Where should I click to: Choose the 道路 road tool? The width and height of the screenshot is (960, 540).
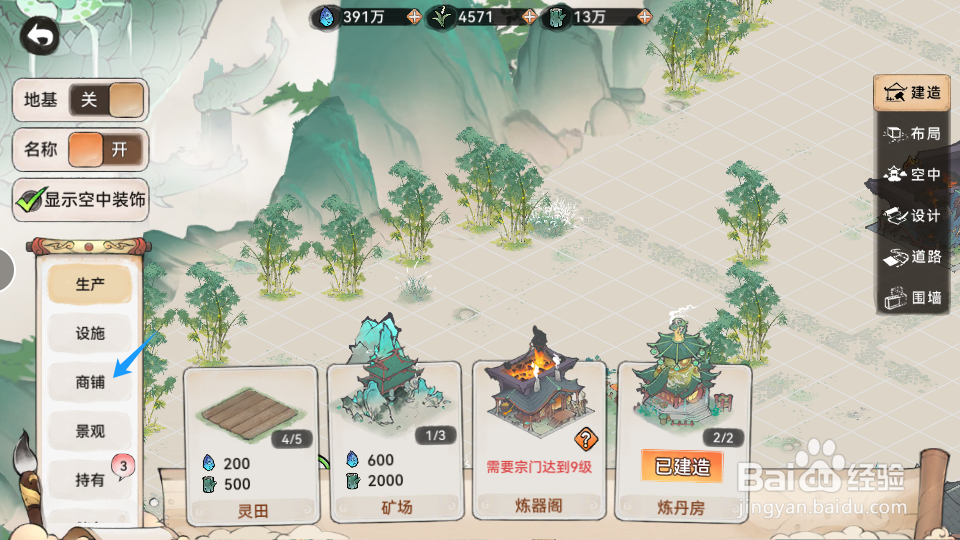[x=912, y=257]
